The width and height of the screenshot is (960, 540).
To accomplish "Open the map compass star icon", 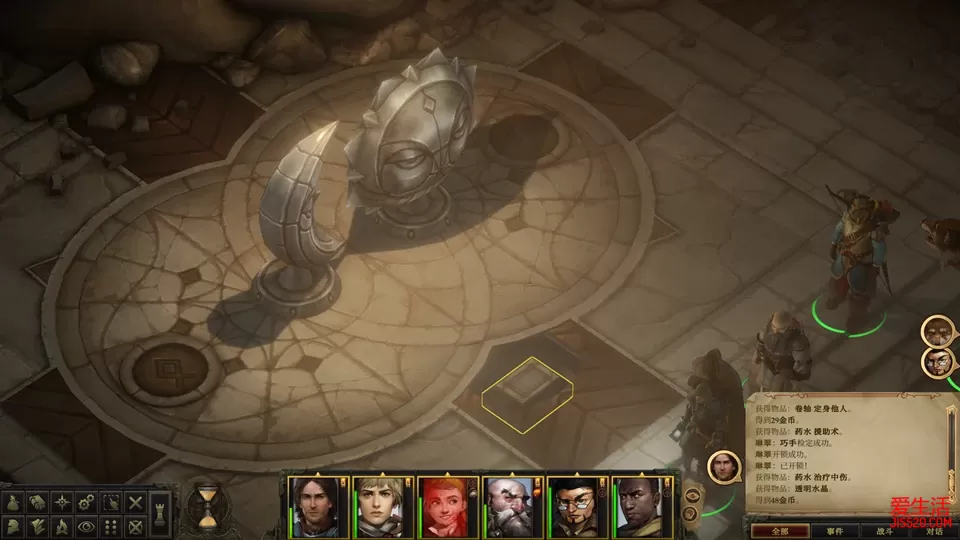I will [x=62, y=502].
